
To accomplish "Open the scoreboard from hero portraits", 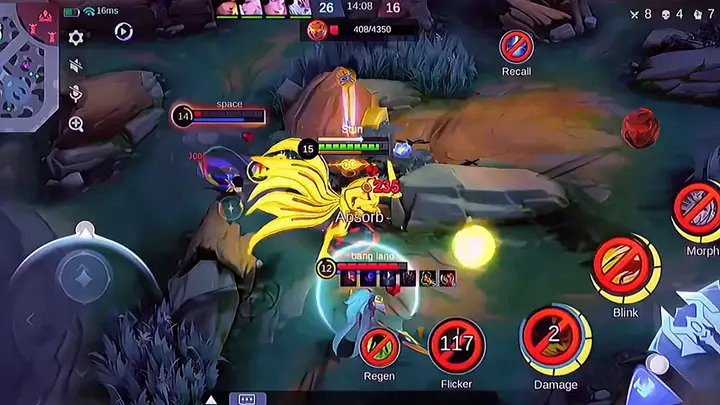I will pos(262,8).
